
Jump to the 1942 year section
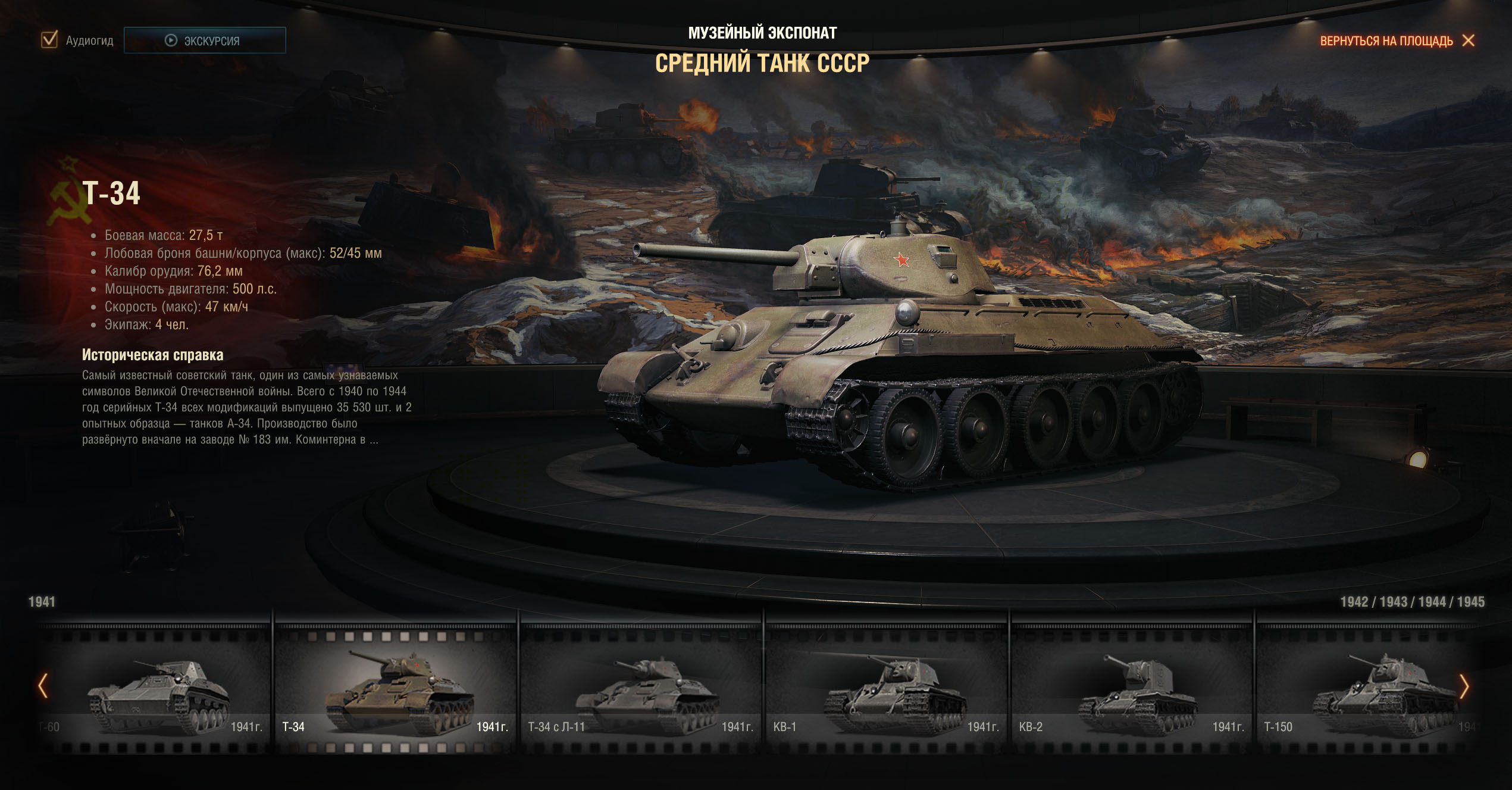click(x=1354, y=602)
